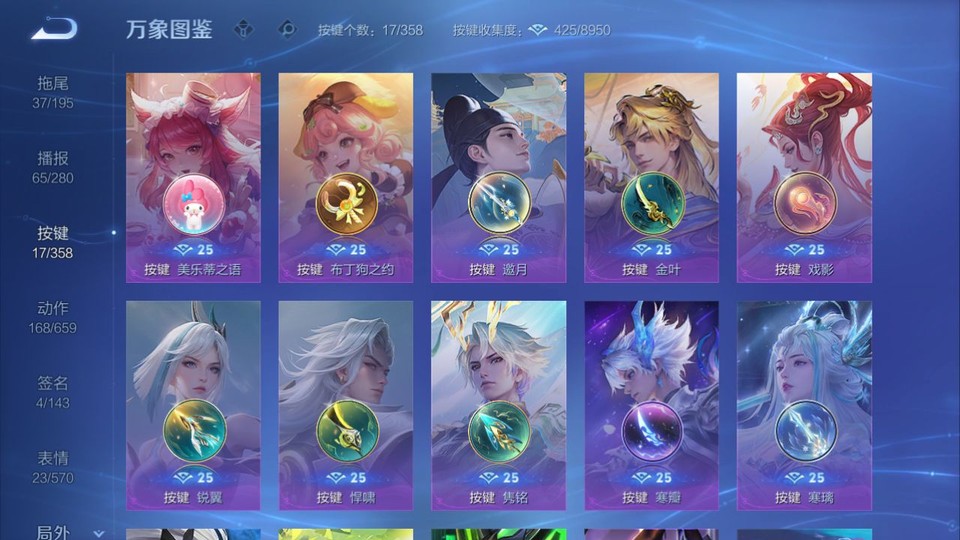The width and height of the screenshot is (960, 540).
Task: Click the filter icon beside 万象图鉴
Action: 245,29
